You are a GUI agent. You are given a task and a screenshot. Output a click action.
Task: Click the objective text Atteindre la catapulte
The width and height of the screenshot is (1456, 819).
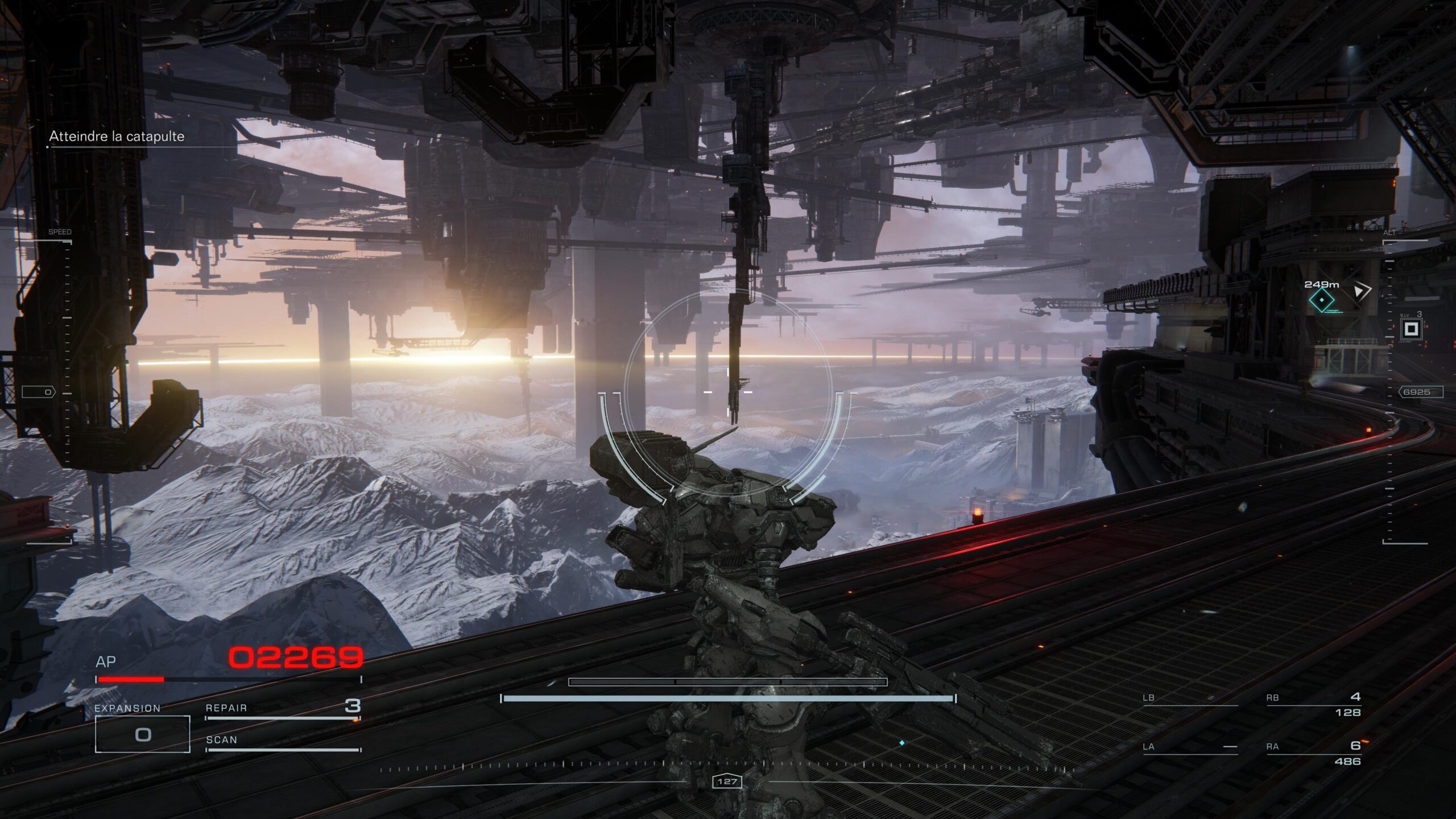click(117, 137)
